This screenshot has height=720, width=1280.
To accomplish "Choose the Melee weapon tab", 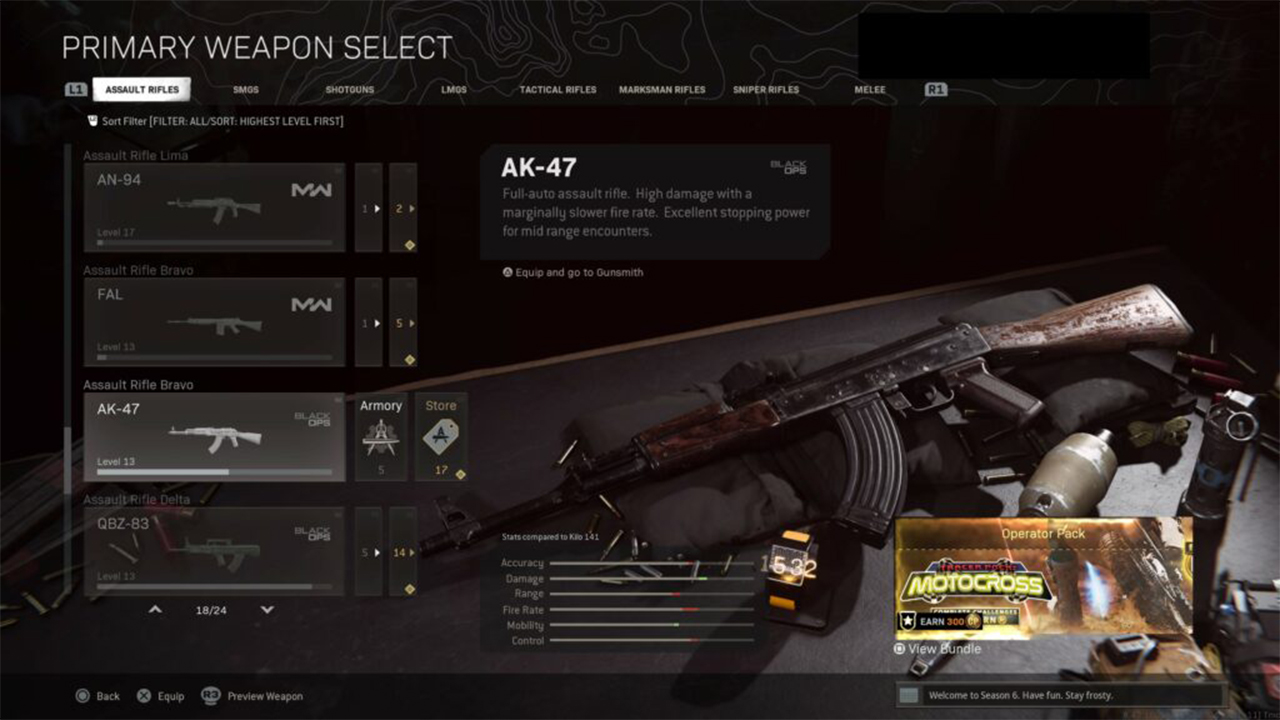I will click(869, 90).
